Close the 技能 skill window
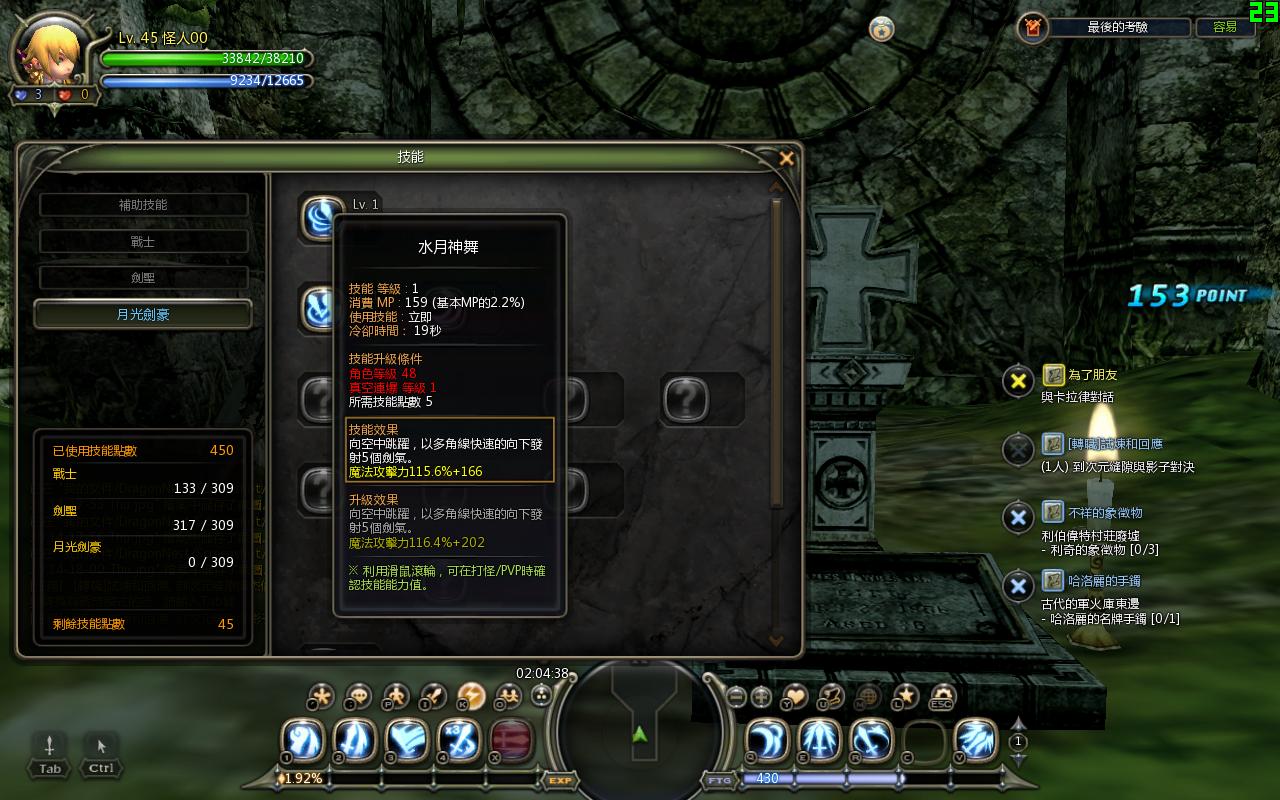The width and height of the screenshot is (1280, 800). pyautogui.click(x=786, y=158)
